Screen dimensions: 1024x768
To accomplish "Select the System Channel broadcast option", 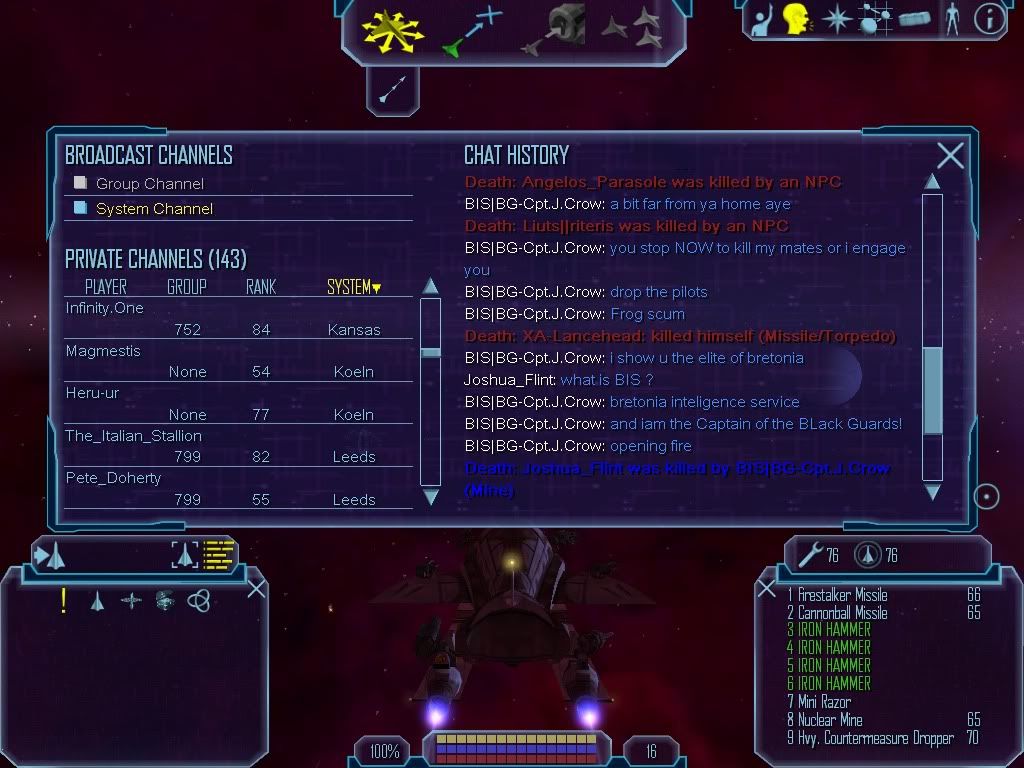I will coord(81,208).
